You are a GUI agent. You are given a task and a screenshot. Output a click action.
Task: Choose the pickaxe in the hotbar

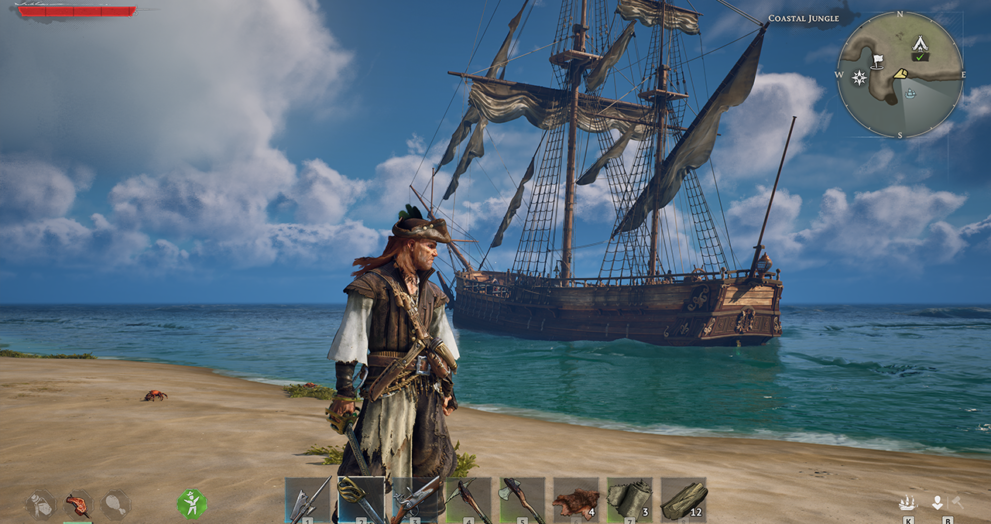click(x=469, y=499)
